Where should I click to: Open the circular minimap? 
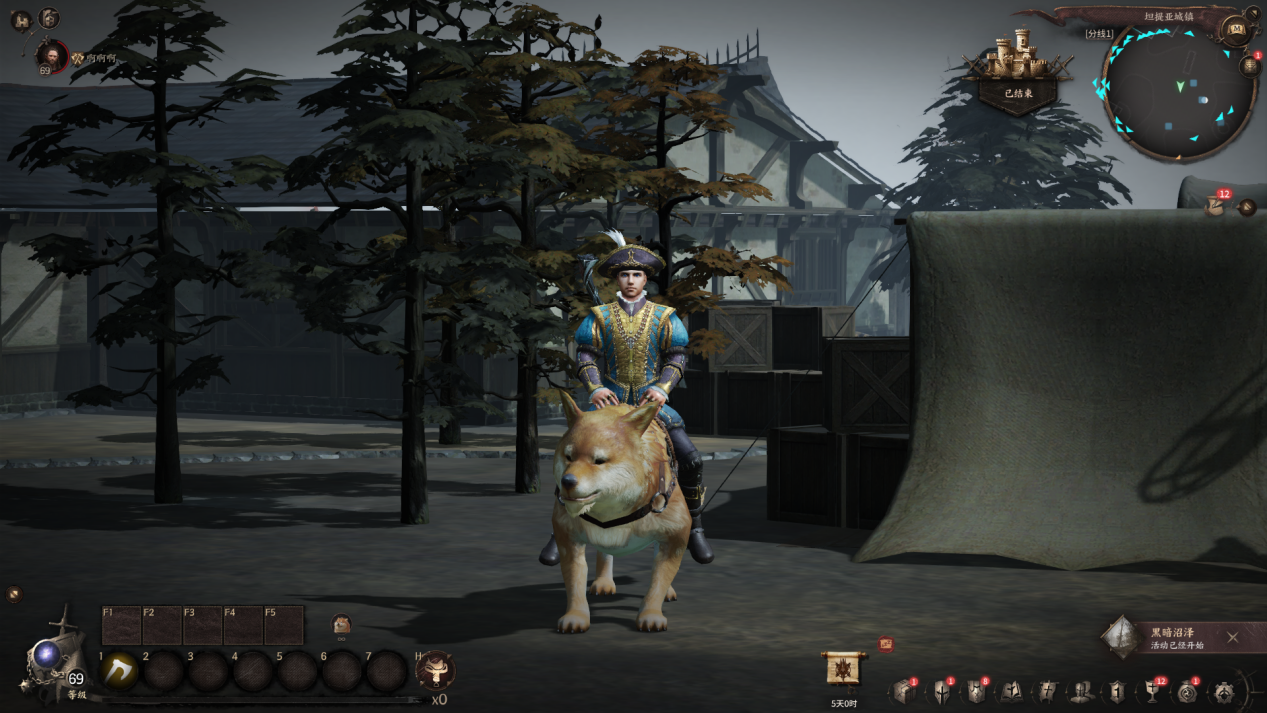click(x=1178, y=92)
